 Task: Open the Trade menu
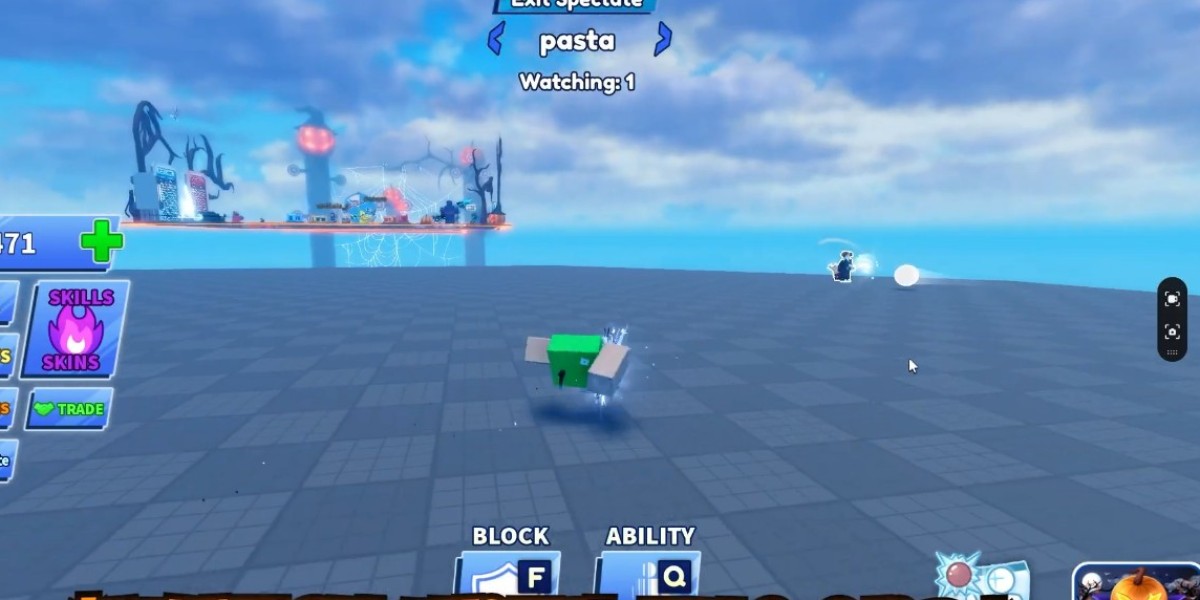(x=70, y=409)
